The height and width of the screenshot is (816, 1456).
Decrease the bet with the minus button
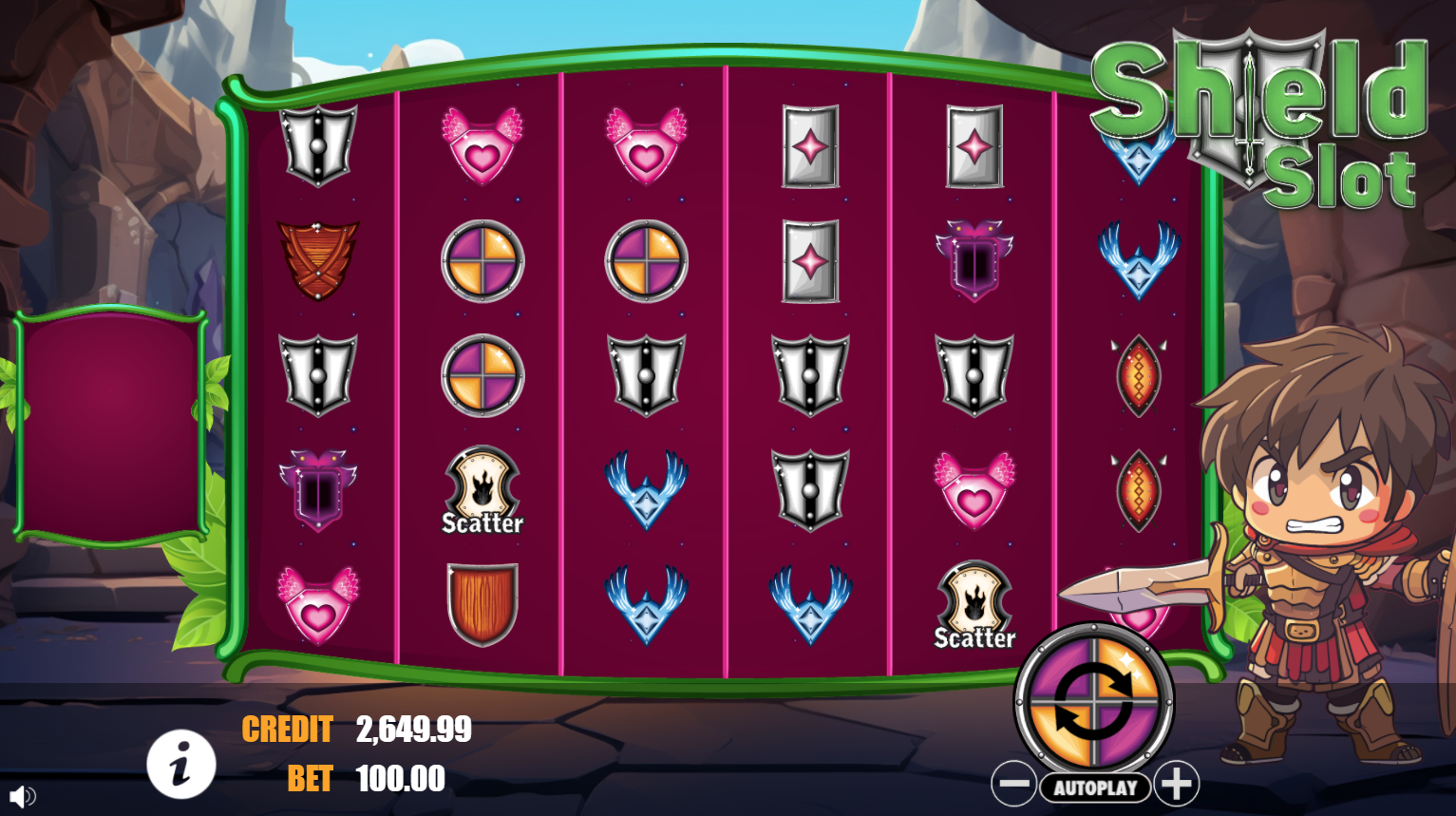click(1013, 785)
